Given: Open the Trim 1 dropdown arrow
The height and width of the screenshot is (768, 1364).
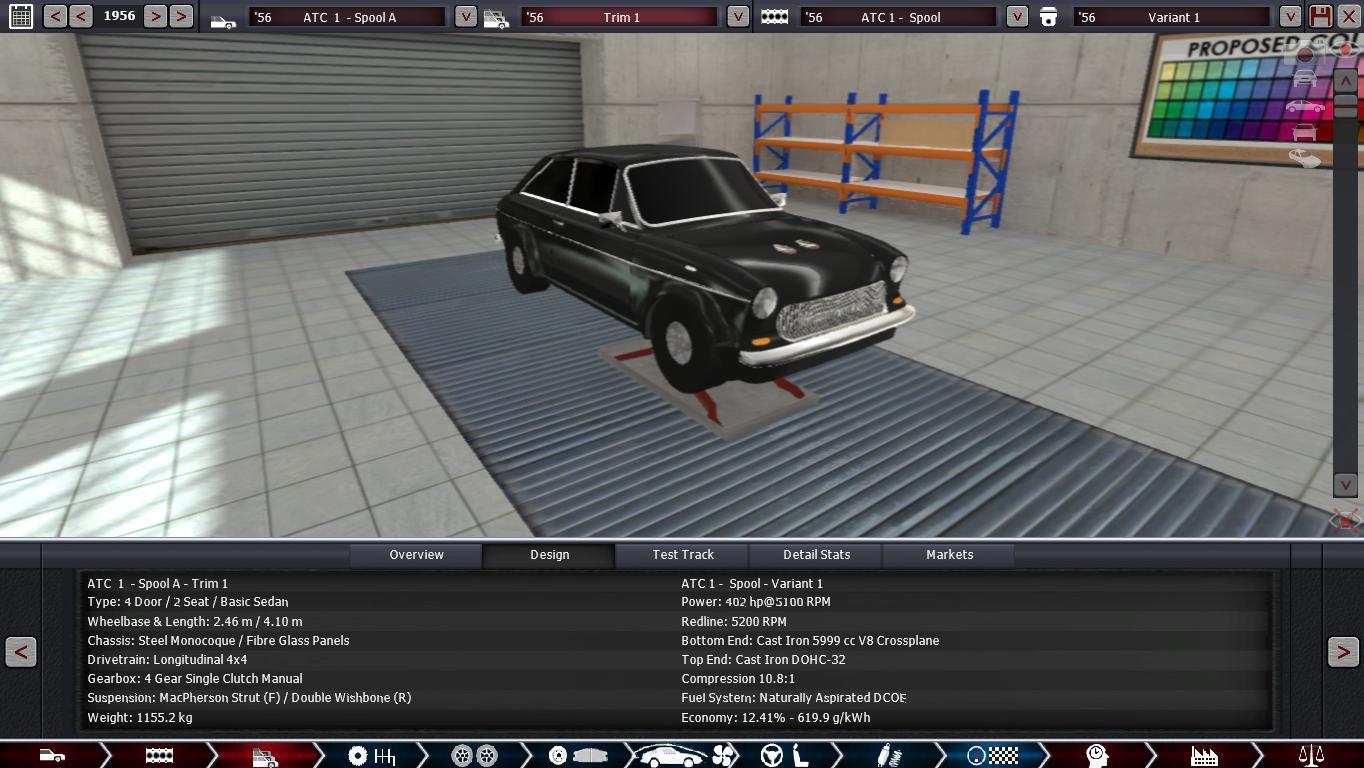Looking at the screenshot, I should tap(737, 17).
